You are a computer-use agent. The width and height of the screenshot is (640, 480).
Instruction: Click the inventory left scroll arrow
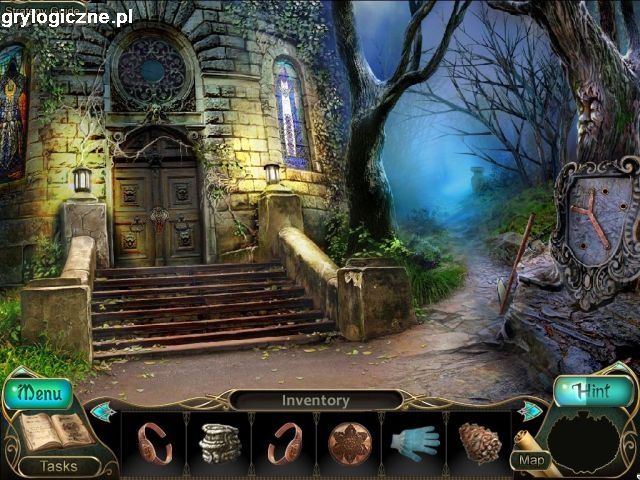click(x=103, y=411)
